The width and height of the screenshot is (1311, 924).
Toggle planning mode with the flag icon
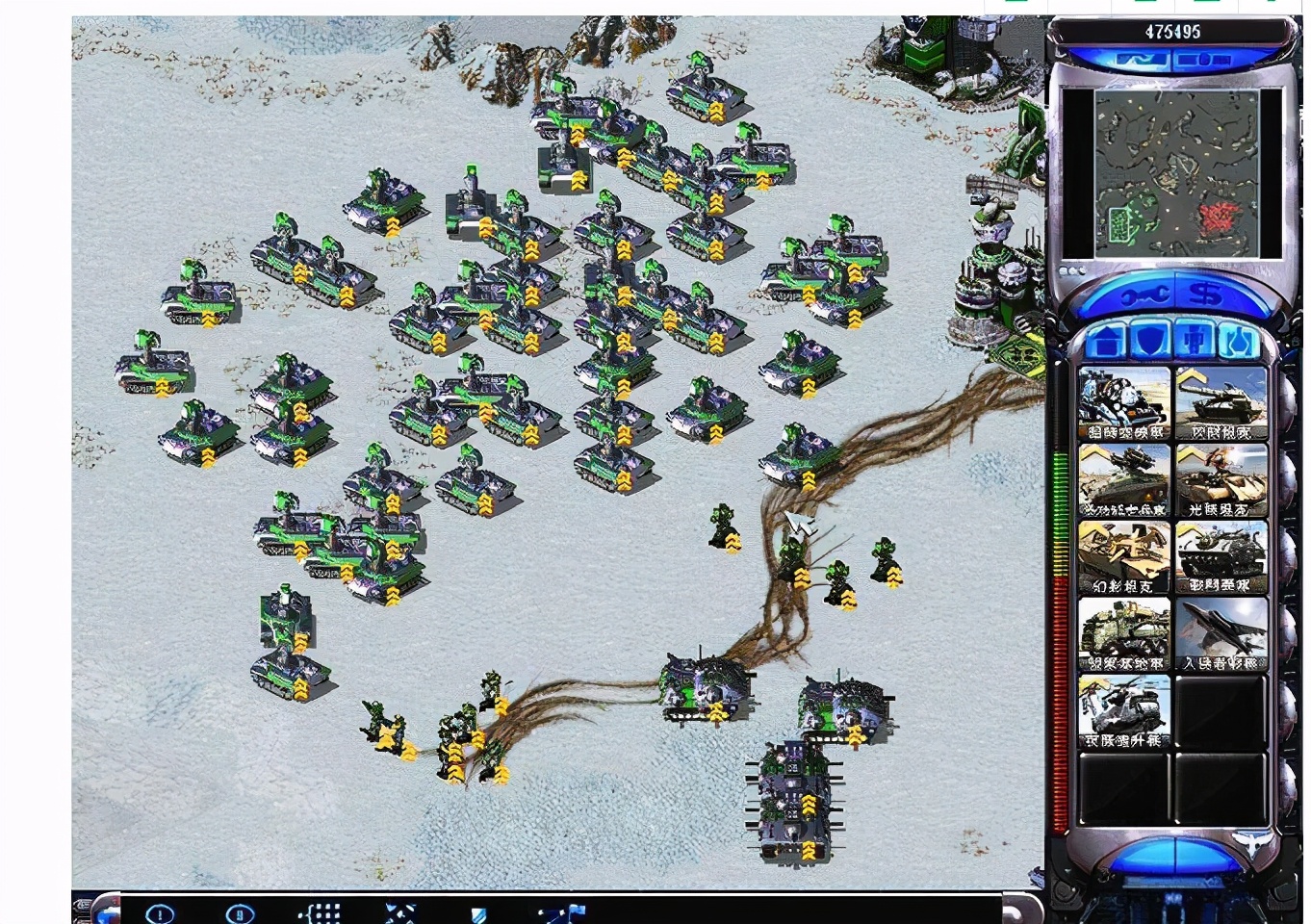click(558, 911)
